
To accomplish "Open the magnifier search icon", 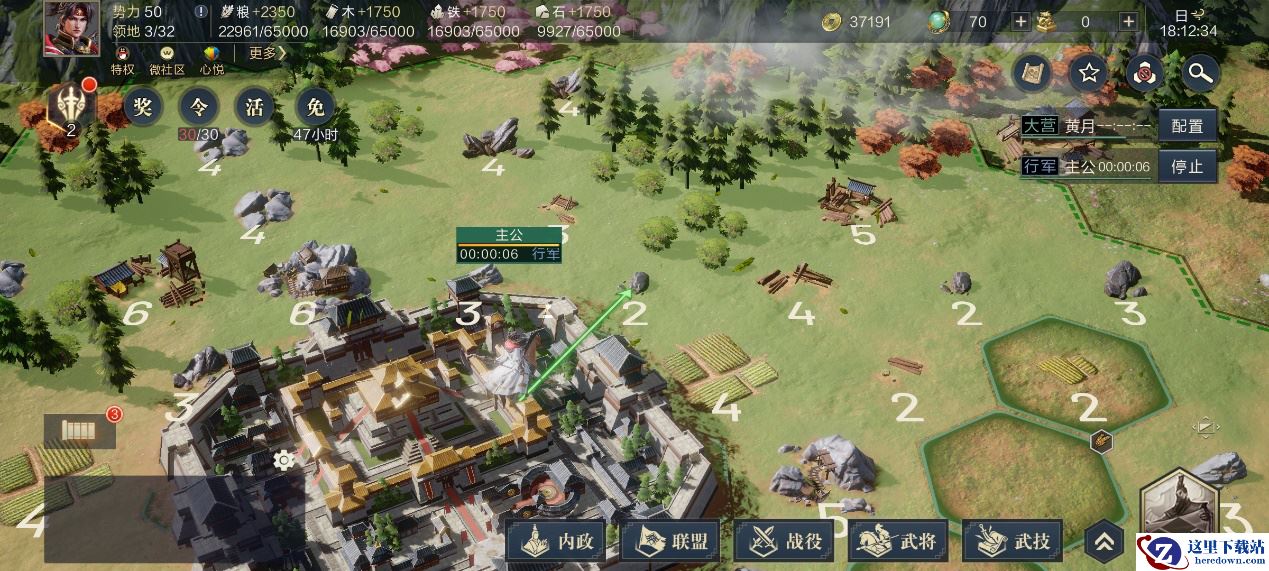I will point(1199,72).
